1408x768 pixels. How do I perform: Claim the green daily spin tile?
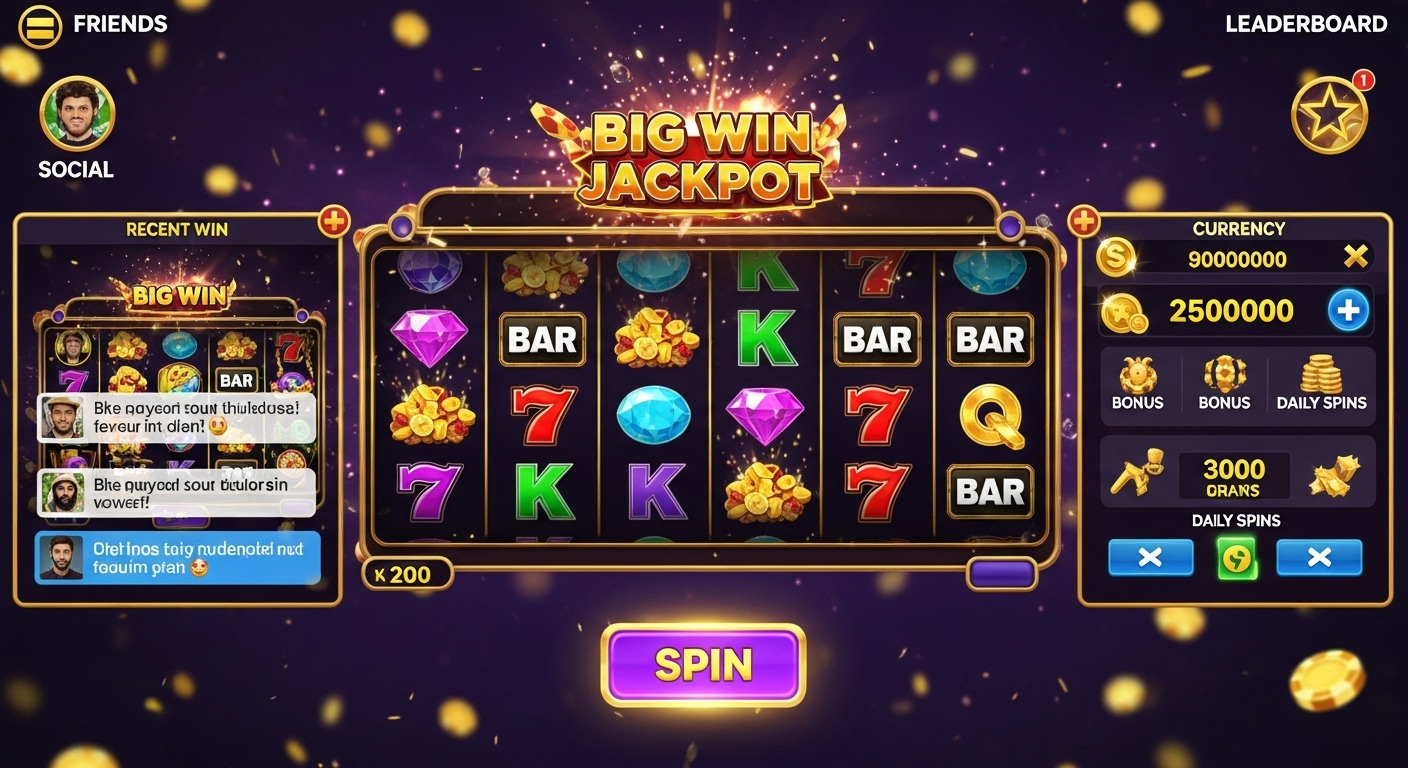1235,557
